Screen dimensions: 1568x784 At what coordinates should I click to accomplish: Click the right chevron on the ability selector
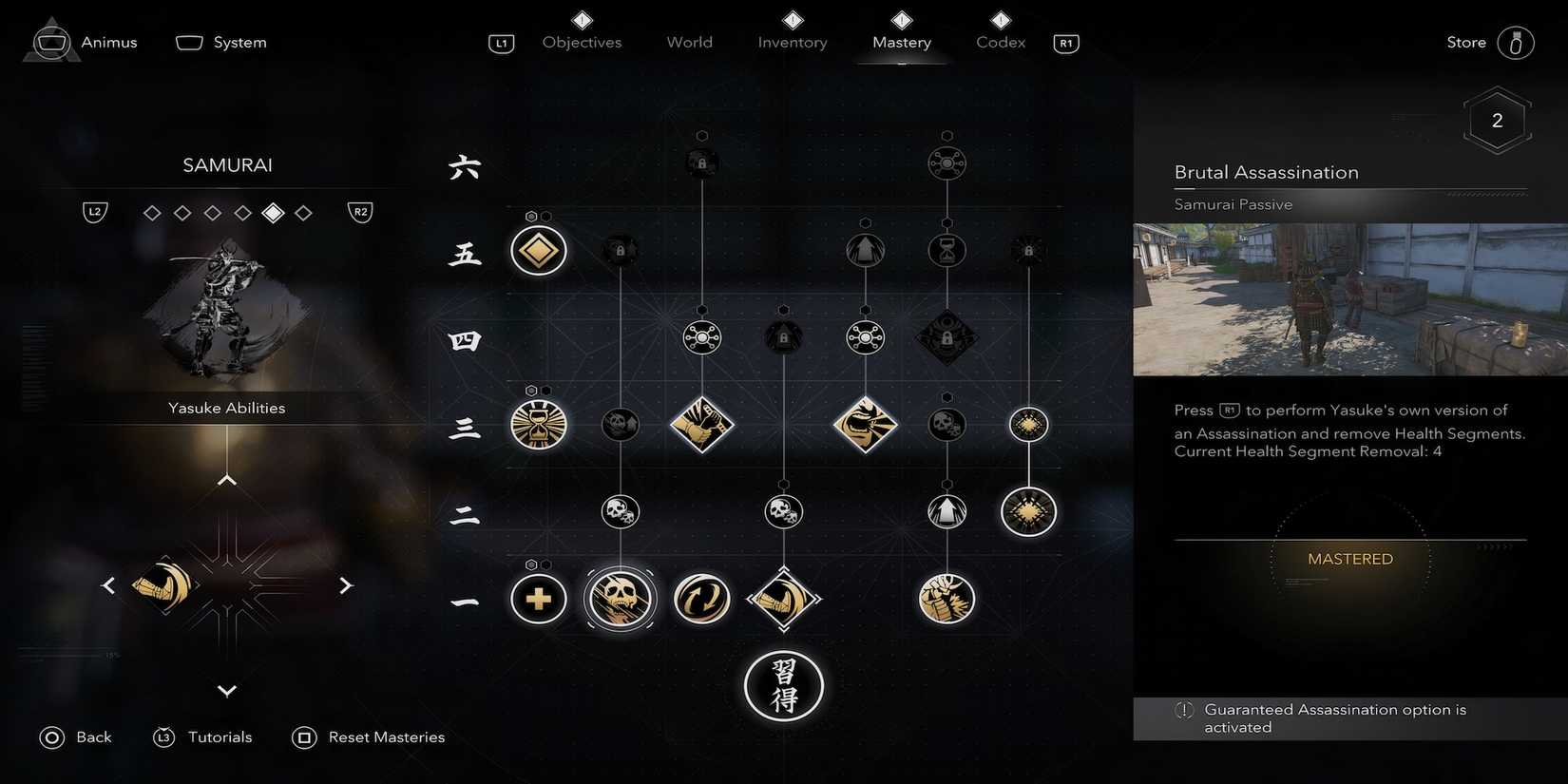346,584
